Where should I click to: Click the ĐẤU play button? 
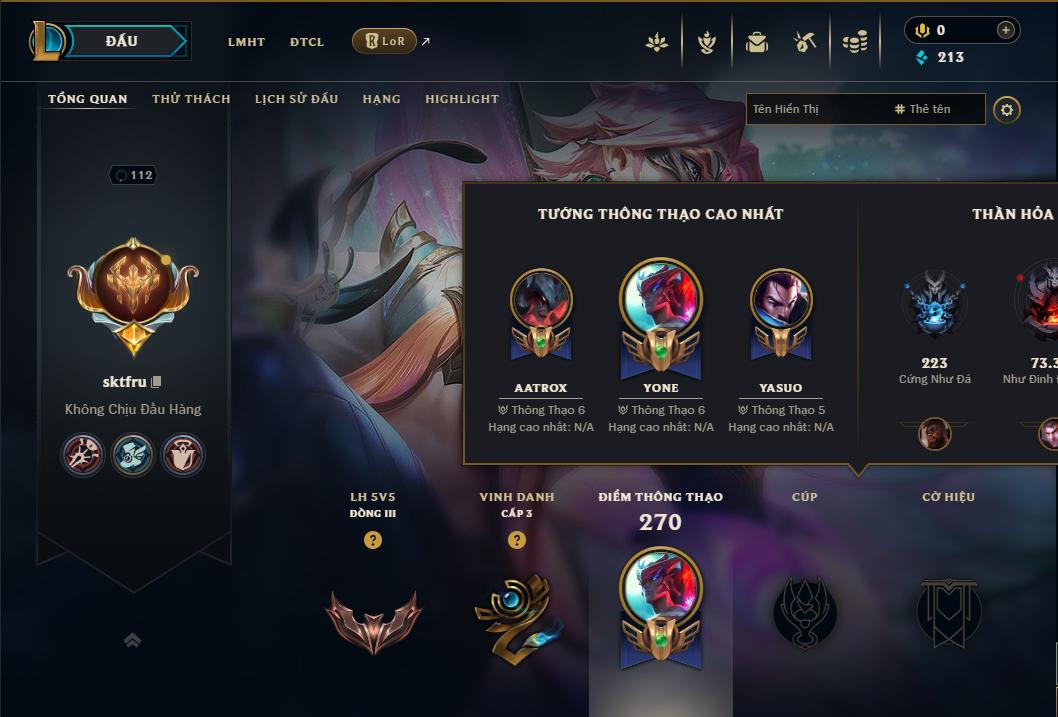pos(121,41)
